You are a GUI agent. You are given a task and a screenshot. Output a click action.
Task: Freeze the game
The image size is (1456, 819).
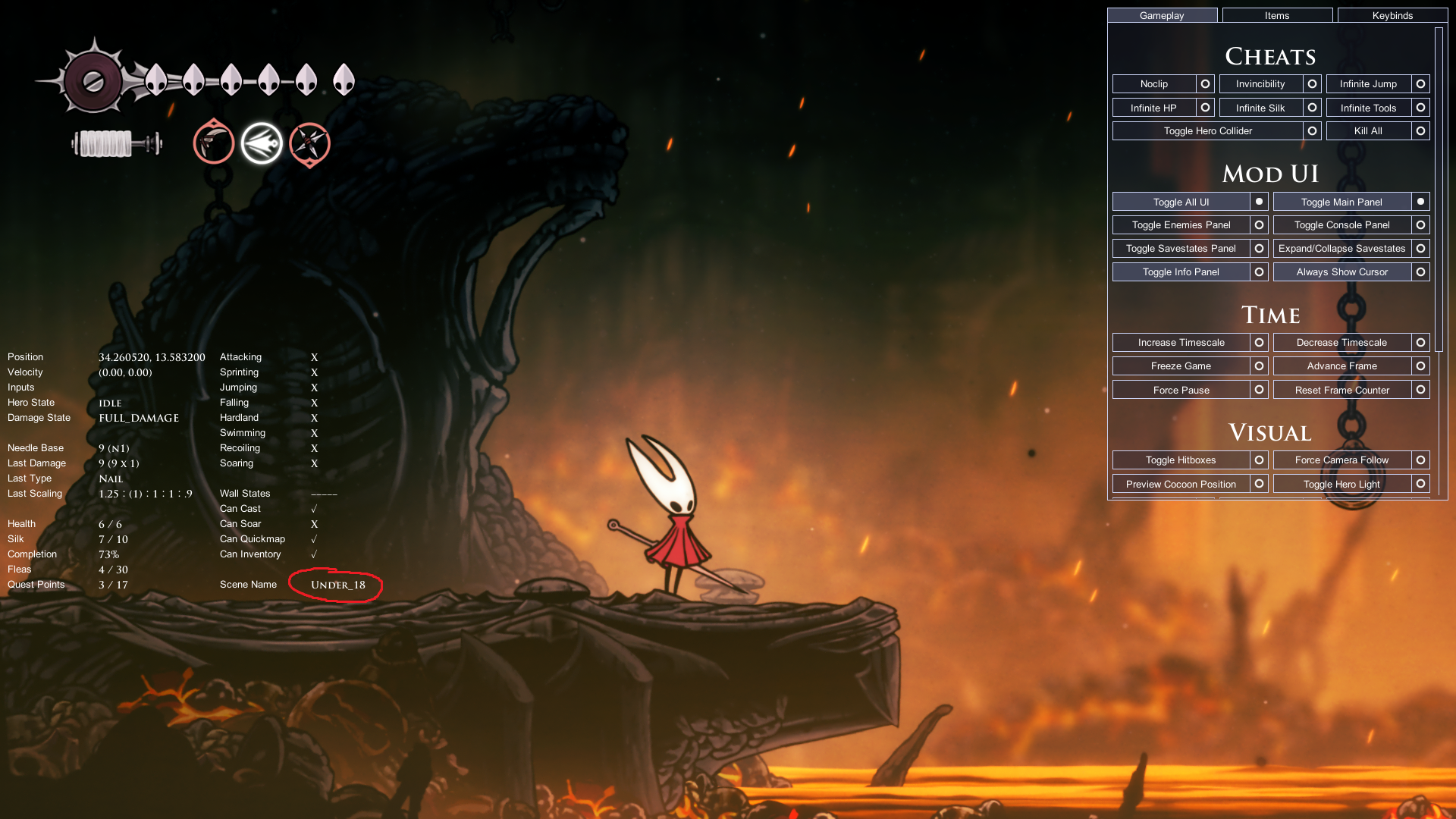coord(1181,366)
